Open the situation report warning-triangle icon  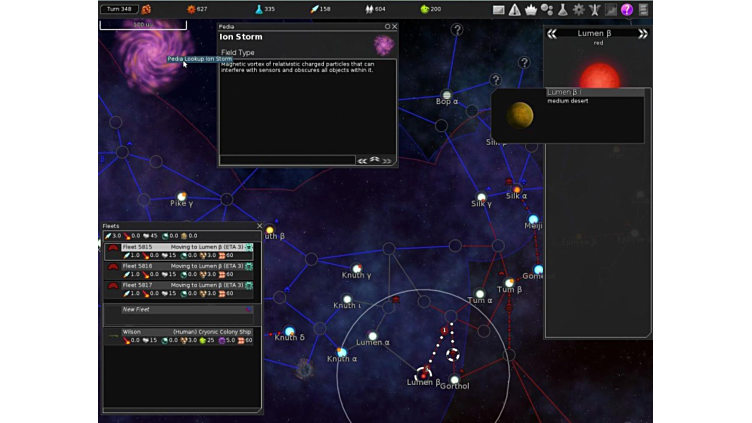515,9
